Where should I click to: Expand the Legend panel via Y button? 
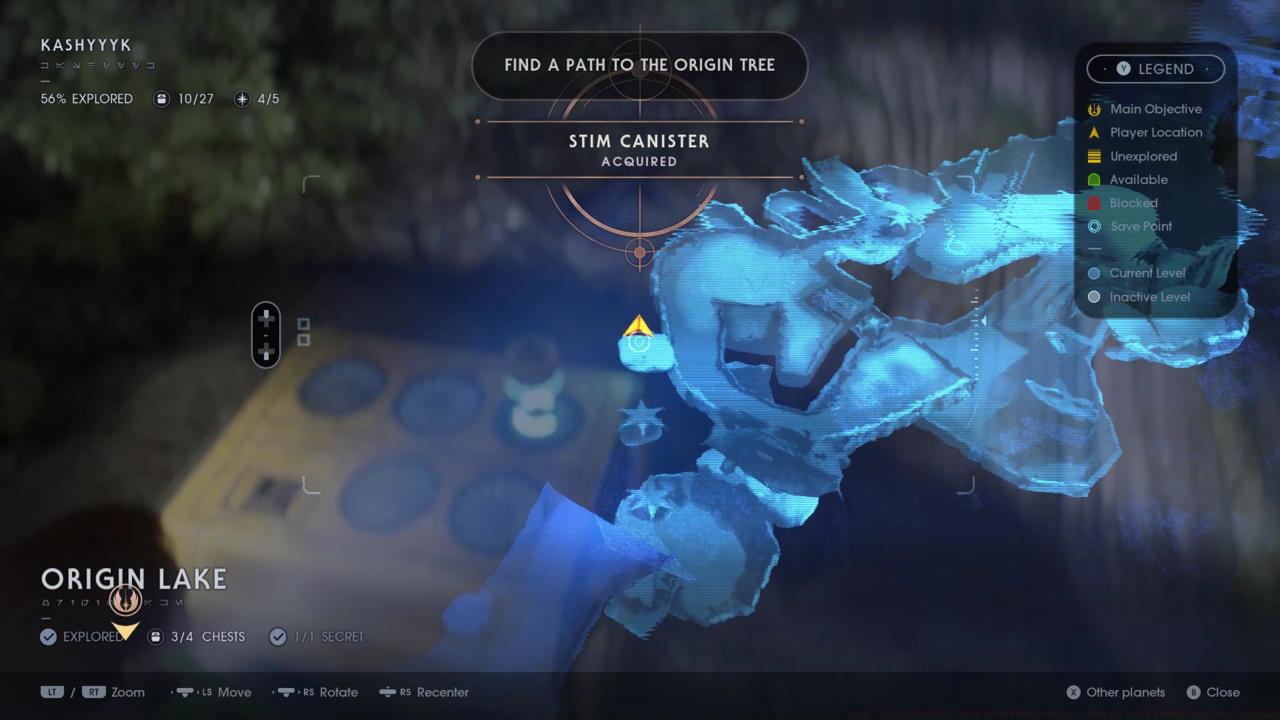(1124, 68)
